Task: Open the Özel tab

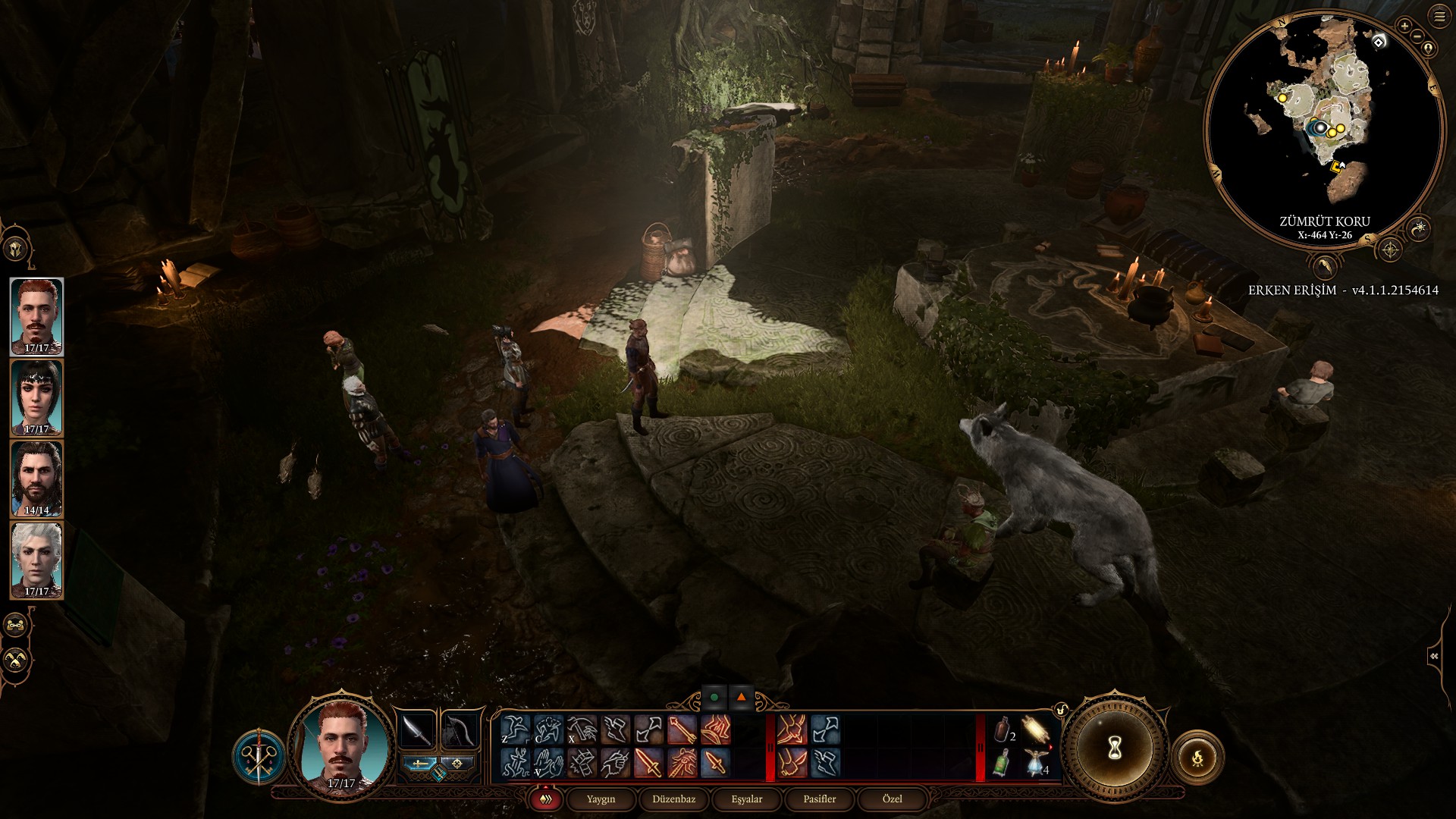Action: pyautogui.click(x=892, y=799)
